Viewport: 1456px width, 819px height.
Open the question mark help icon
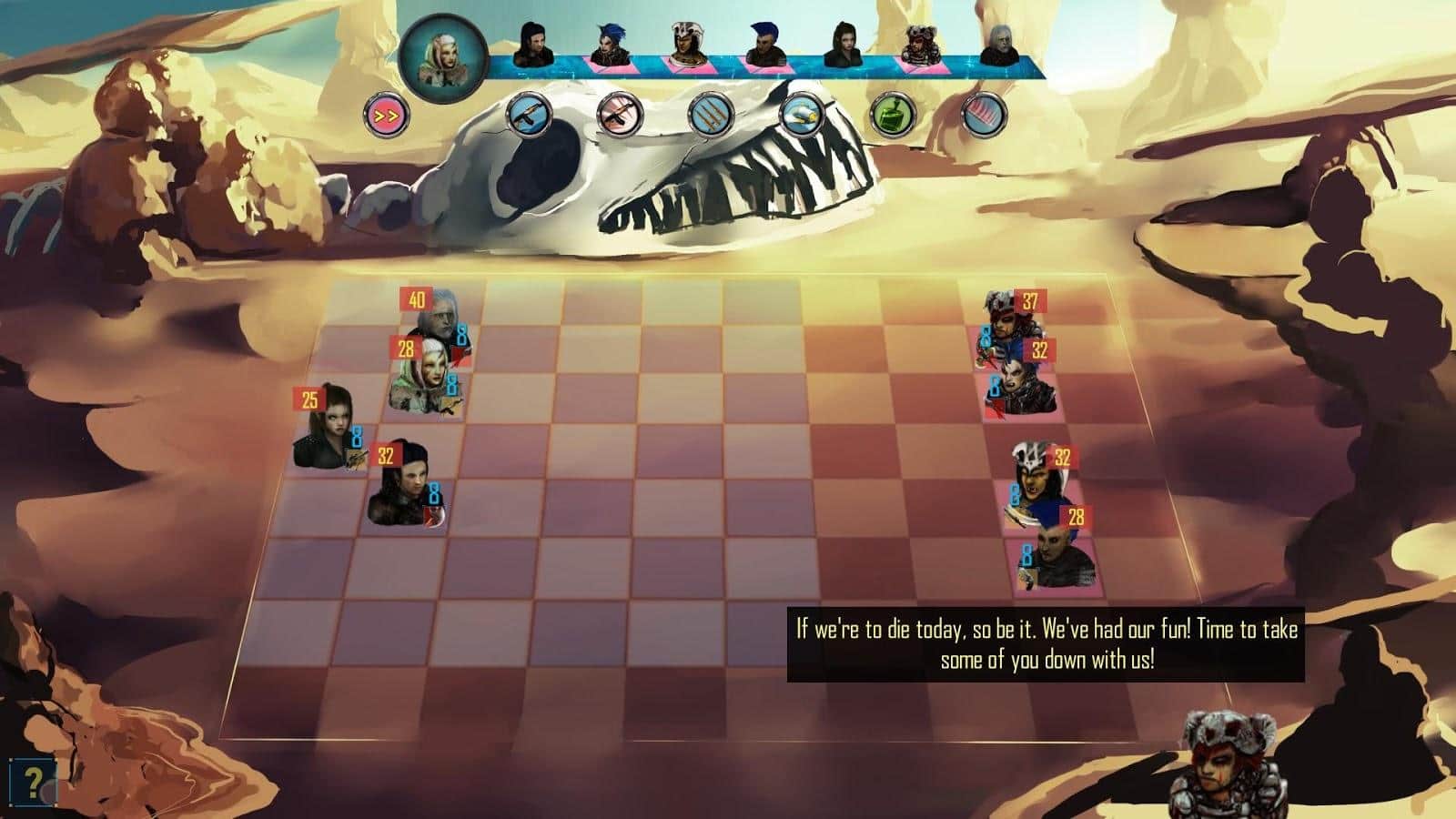click(x=32, y=781)
